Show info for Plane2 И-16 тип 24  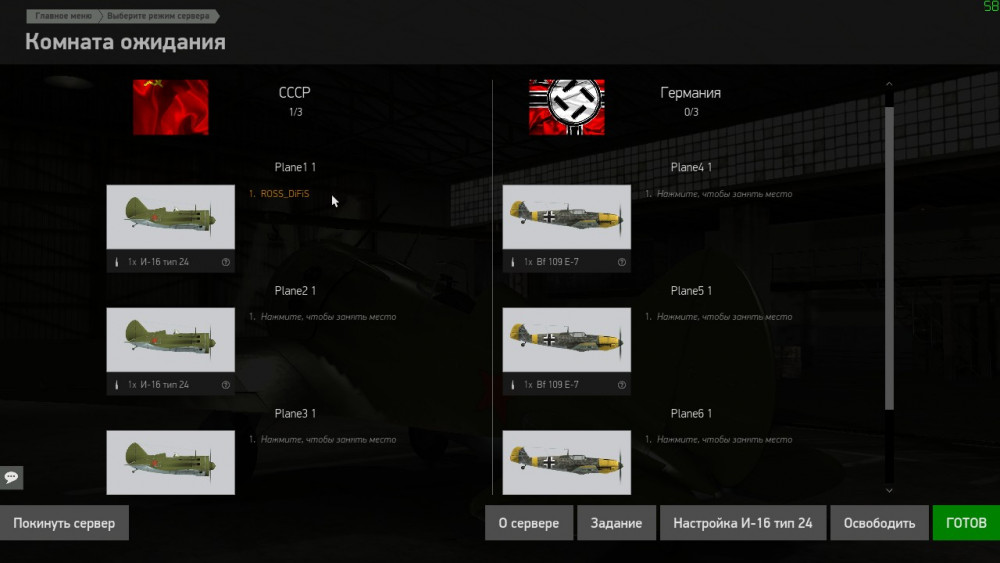[x=226, y=385]
